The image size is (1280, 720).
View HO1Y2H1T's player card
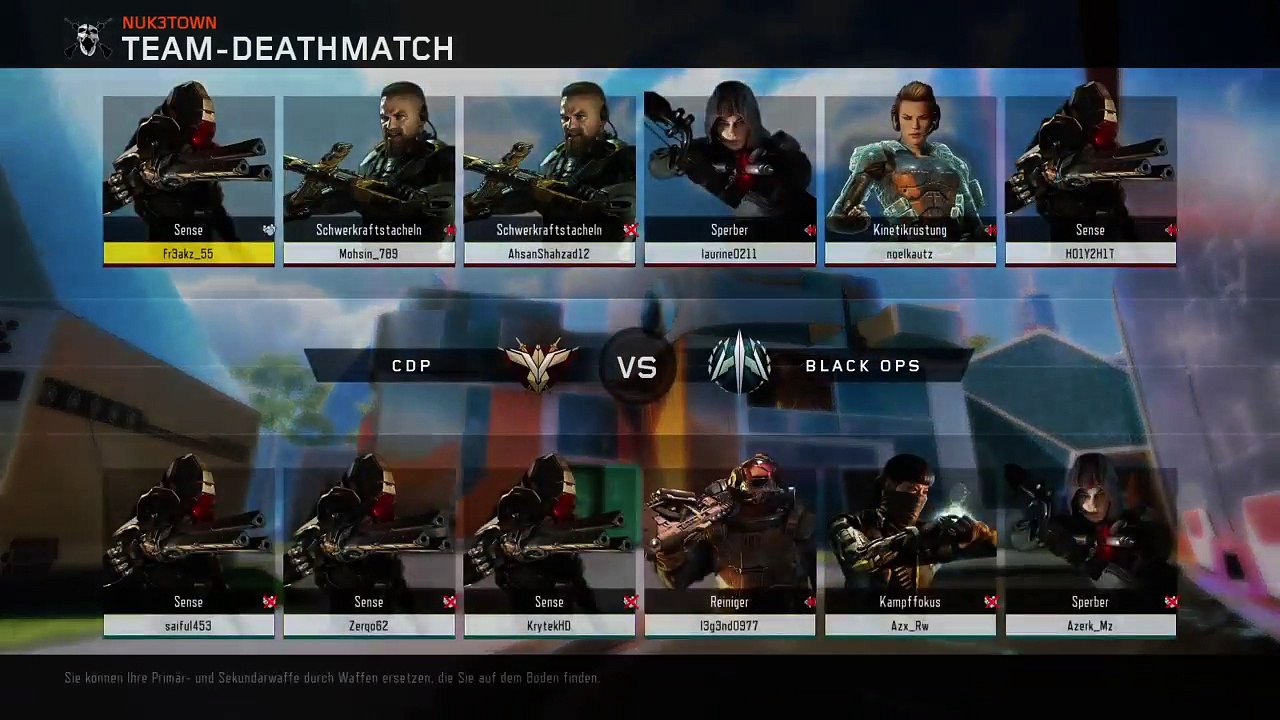click(1090, 180)
